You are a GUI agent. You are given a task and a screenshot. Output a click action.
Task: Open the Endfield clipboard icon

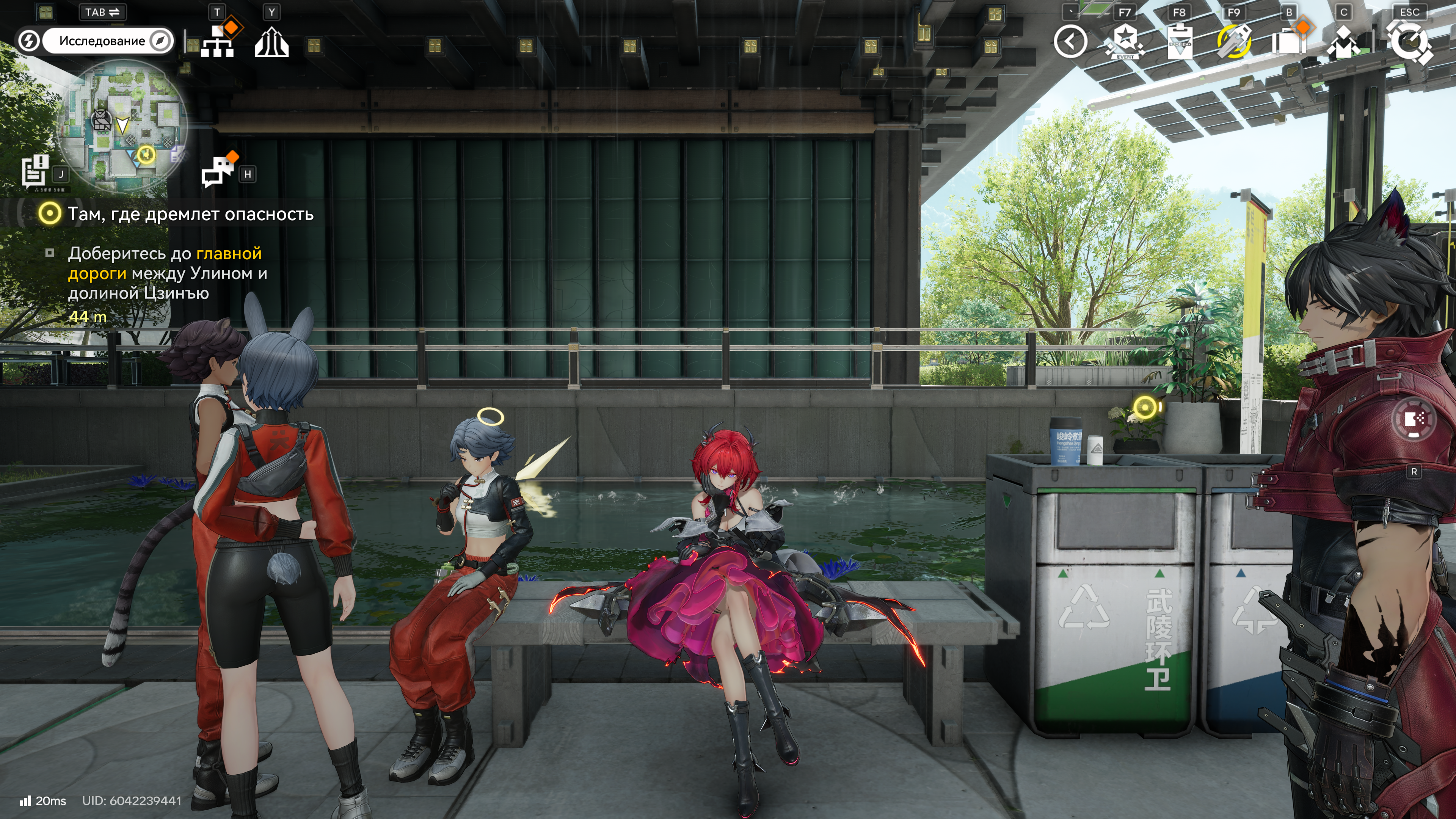pyautogui.click(x=1179, y=42)
